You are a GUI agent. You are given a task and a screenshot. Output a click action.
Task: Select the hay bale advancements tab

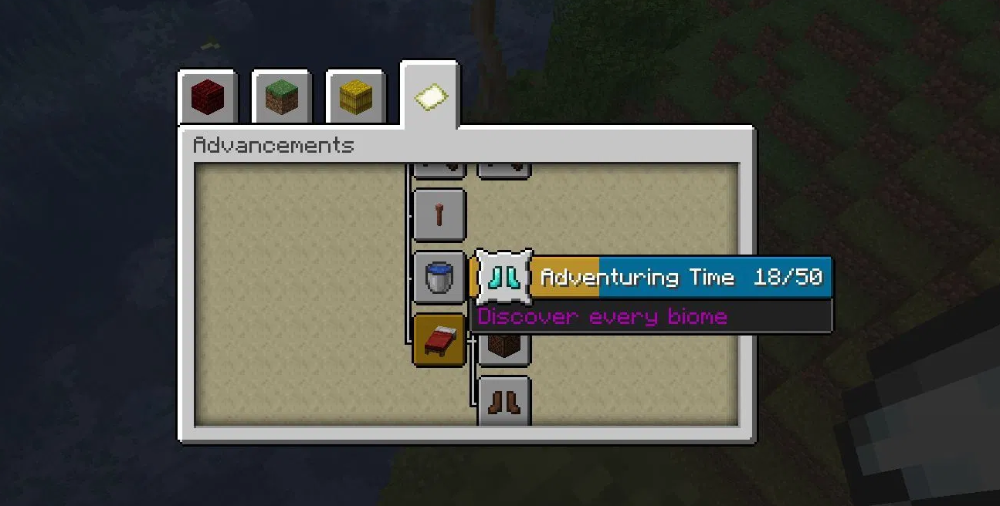(x=355, y=97)
